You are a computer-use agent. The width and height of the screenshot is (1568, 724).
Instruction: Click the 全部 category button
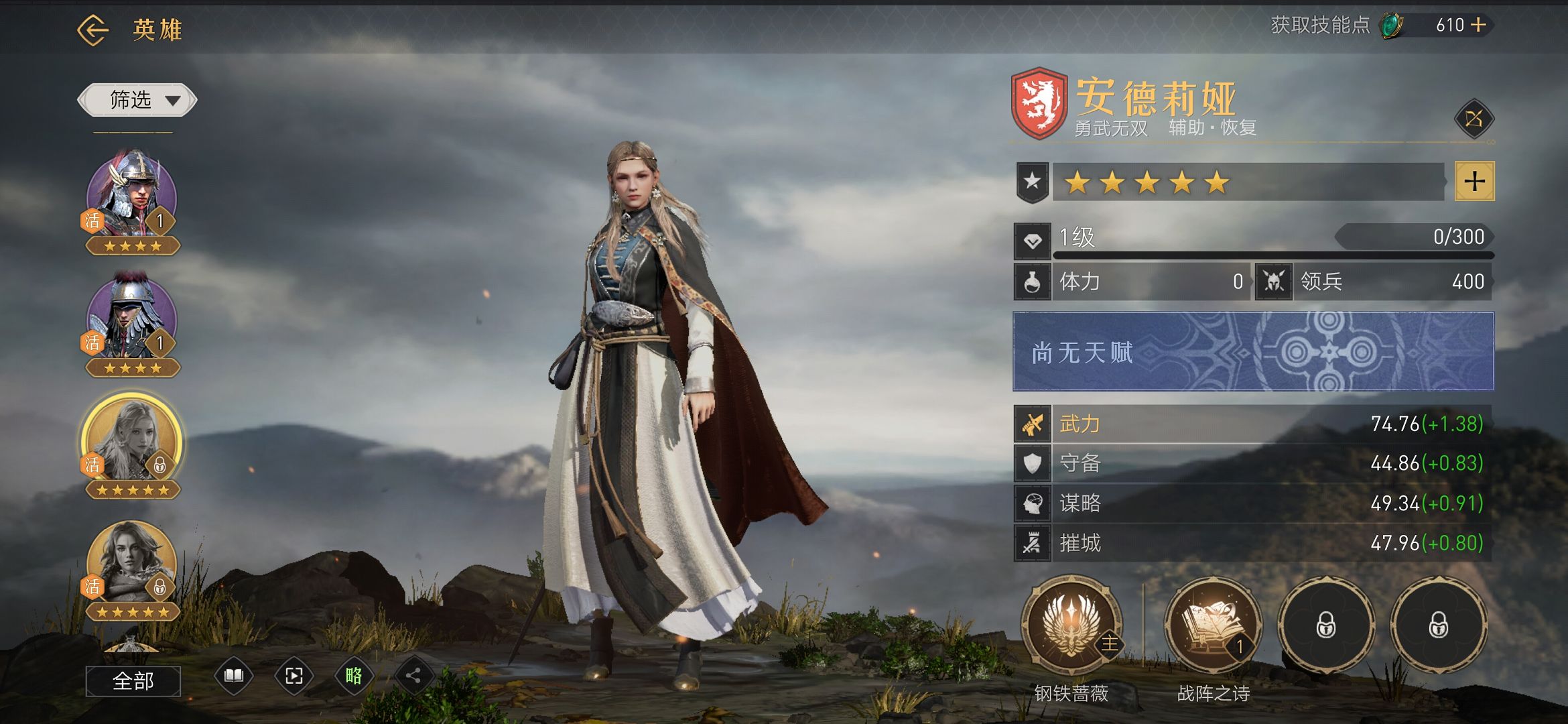[x=133, y=681]
